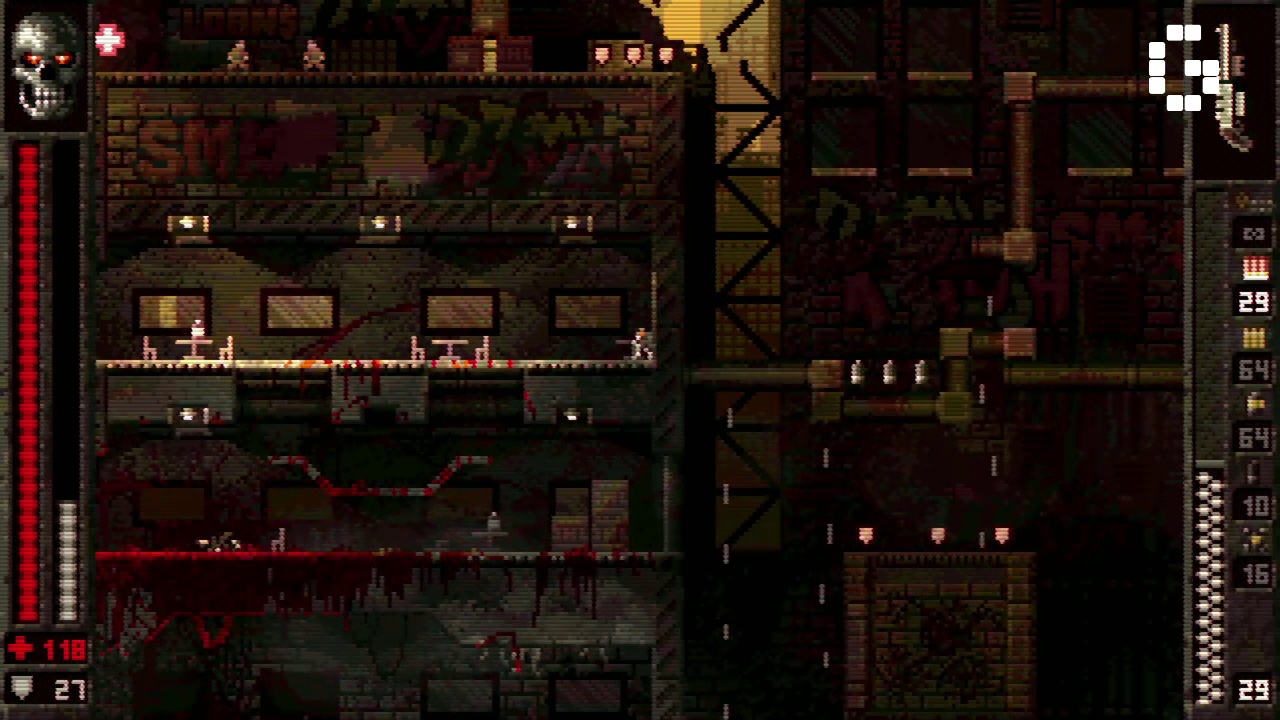1280x720 pixels.
Task: Click the red medkit cross pickup near the top left
Action: (108, 40)
